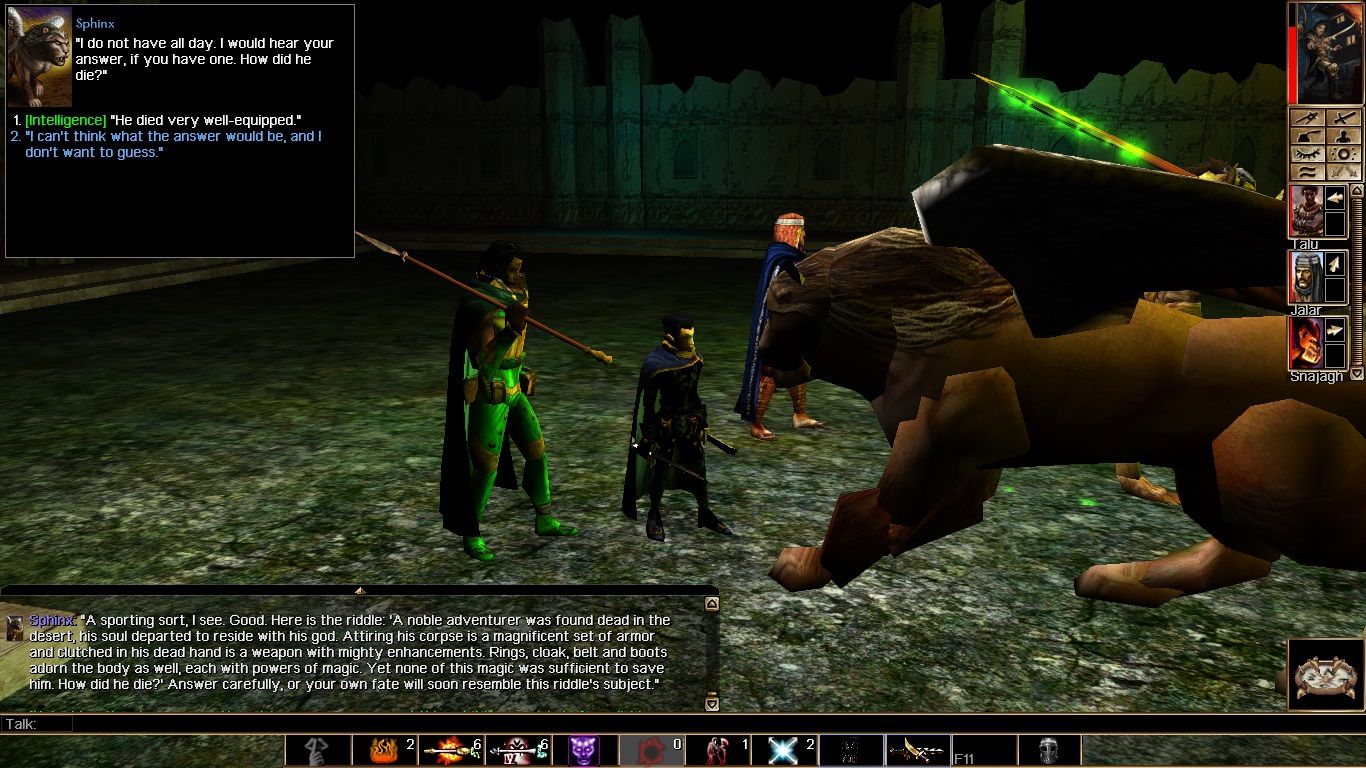Select the curved sword quickslot near F11
The image size is (1366, 768).
(916, 750)
